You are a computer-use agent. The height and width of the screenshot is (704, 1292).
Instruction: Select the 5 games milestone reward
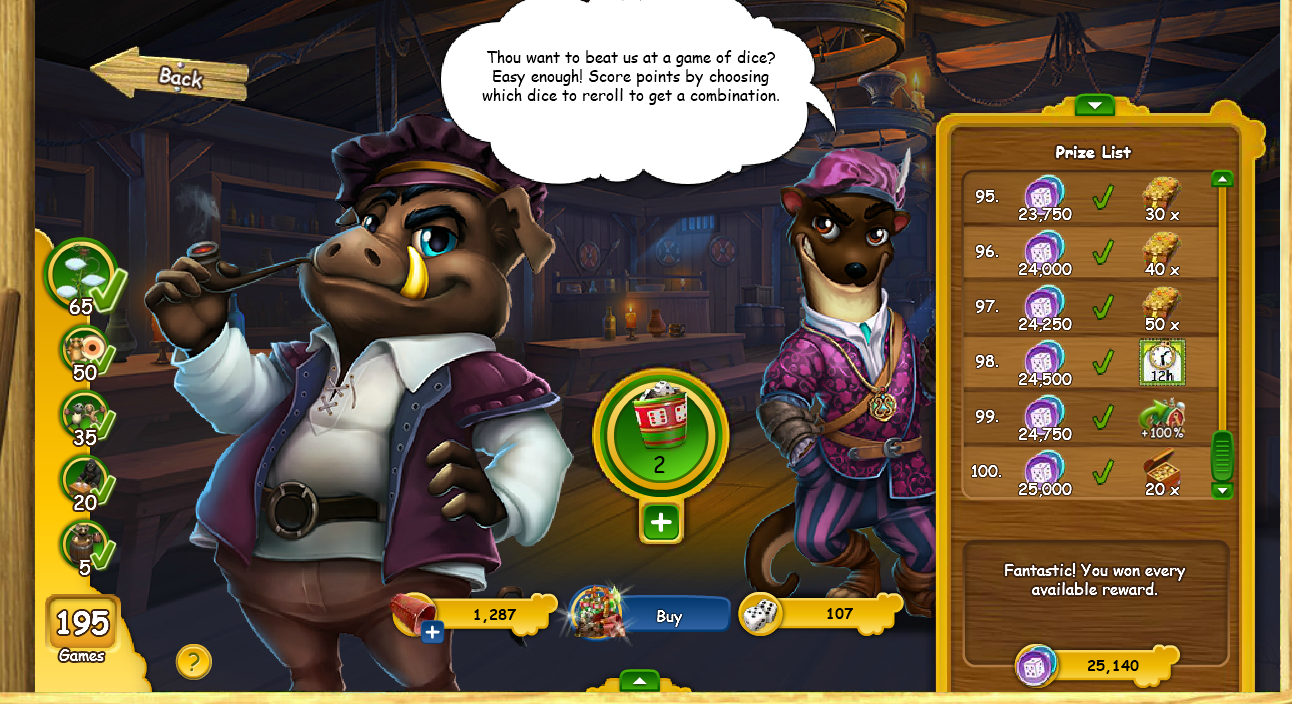point(84,545)
